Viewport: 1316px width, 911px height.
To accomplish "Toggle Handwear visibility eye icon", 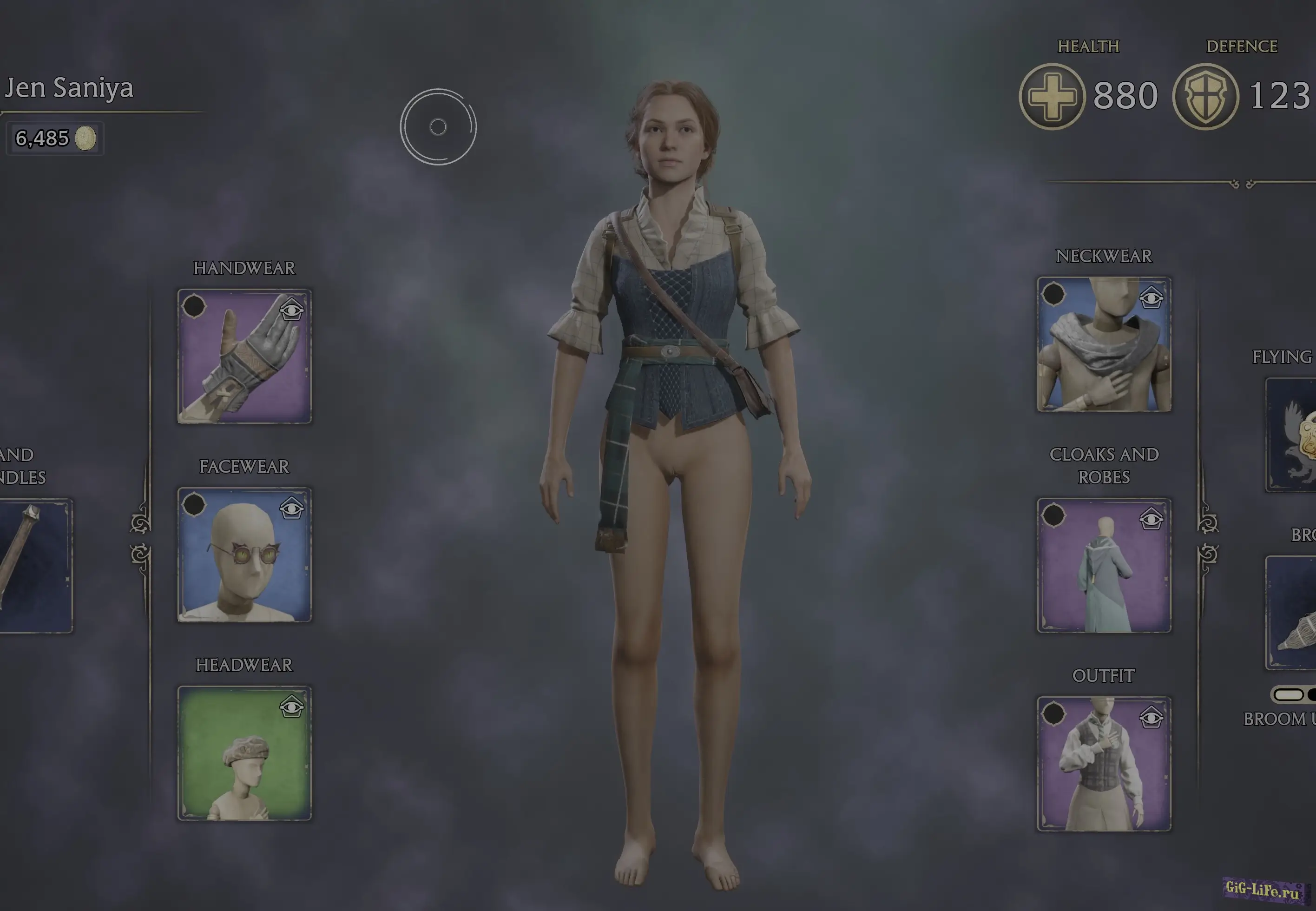I will coord(292,310).
